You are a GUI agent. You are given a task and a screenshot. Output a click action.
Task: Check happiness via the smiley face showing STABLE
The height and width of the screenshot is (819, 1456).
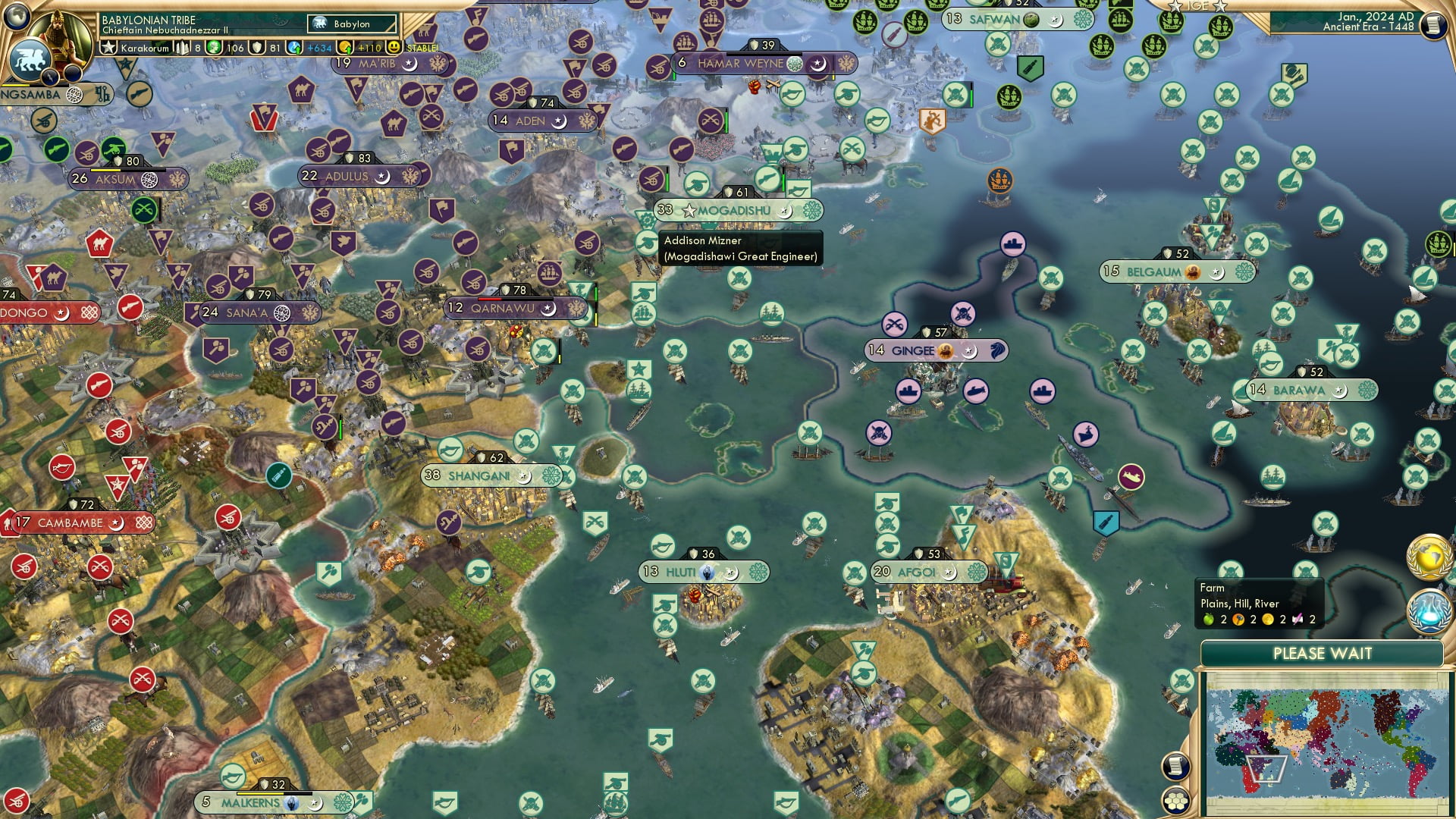pos(394,47)
